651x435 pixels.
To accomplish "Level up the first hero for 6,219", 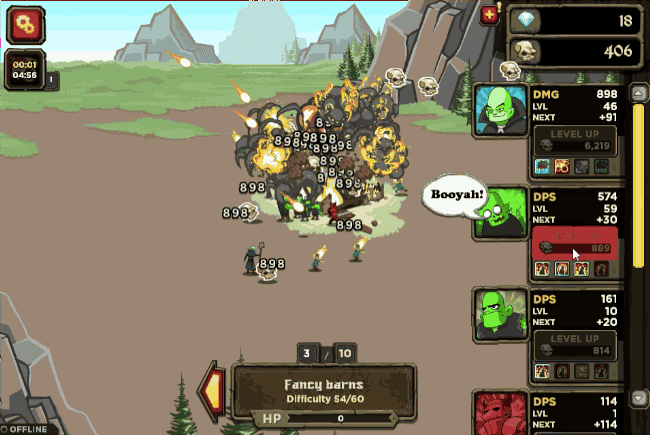I will [574, 139].
